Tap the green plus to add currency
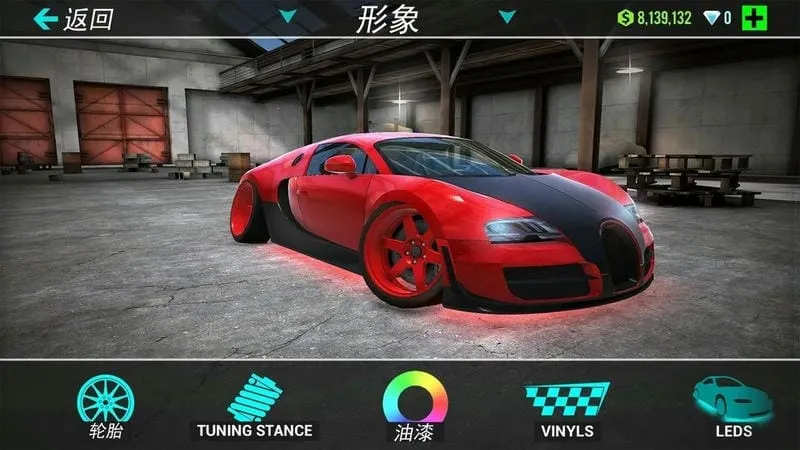Image resolution: width=800 pixels, height=450 pixels. (x=755, y=18)
